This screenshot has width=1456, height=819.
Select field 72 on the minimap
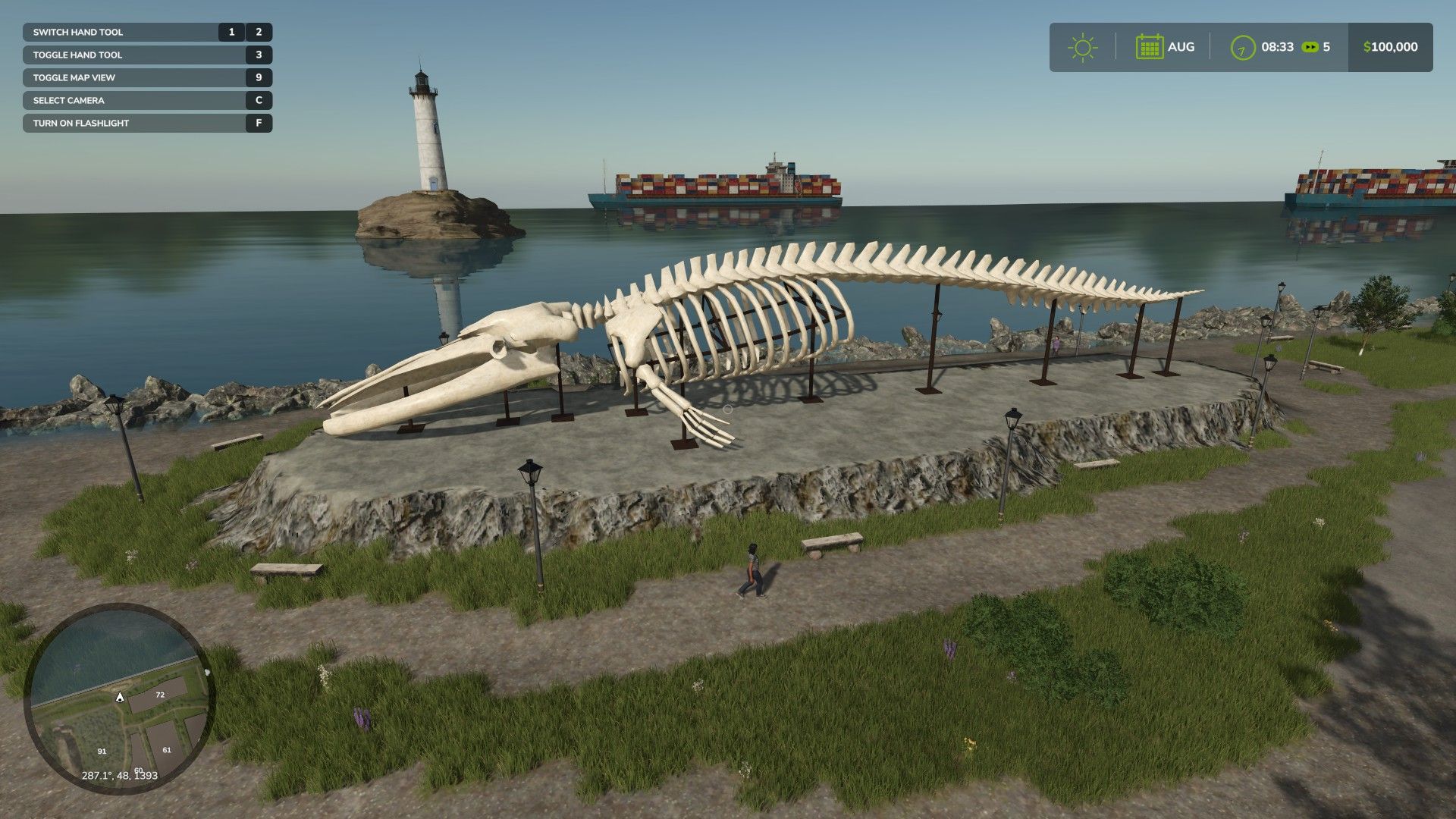pos(160,695)
